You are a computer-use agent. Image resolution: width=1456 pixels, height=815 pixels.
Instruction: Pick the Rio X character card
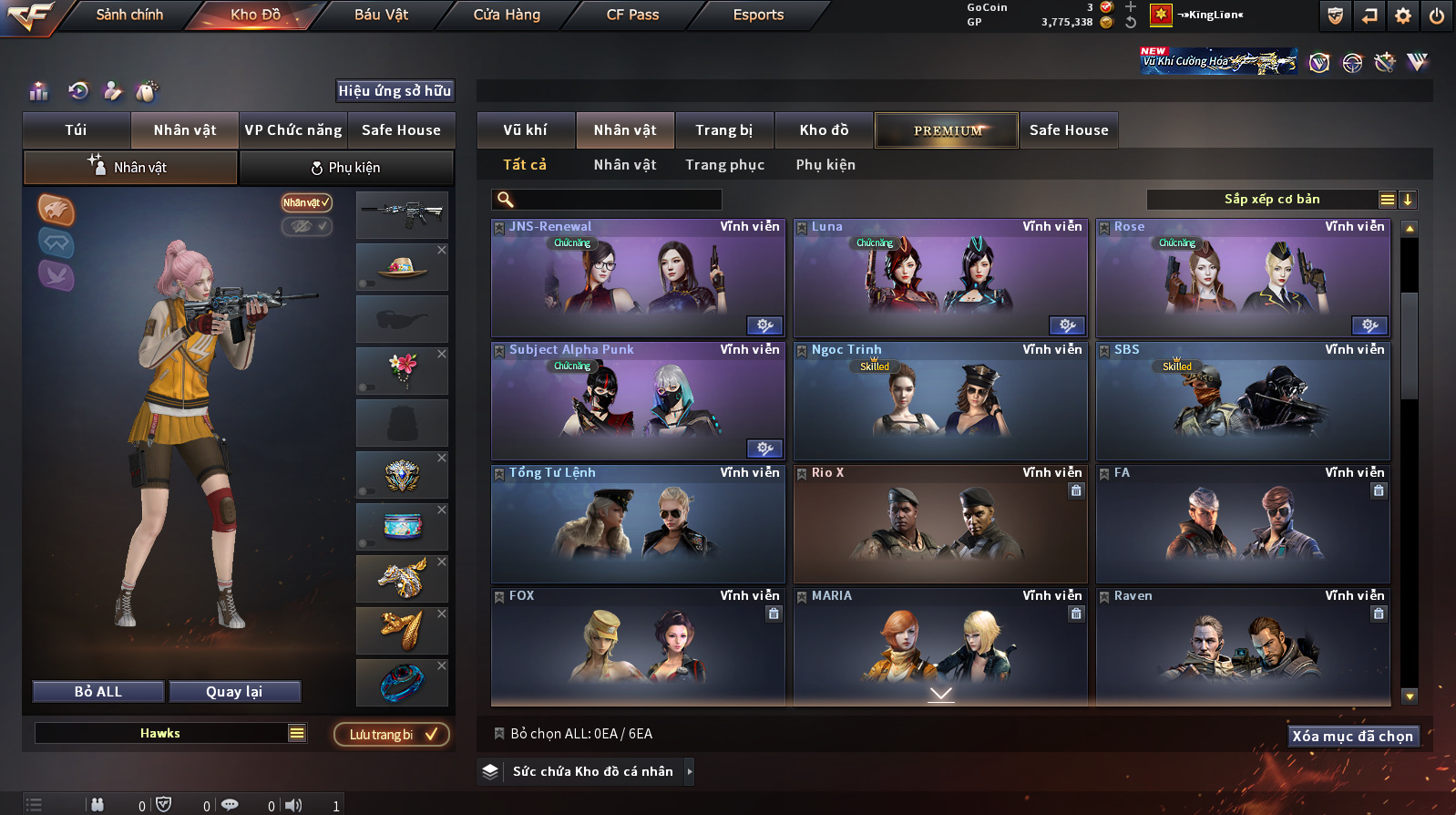940,524
